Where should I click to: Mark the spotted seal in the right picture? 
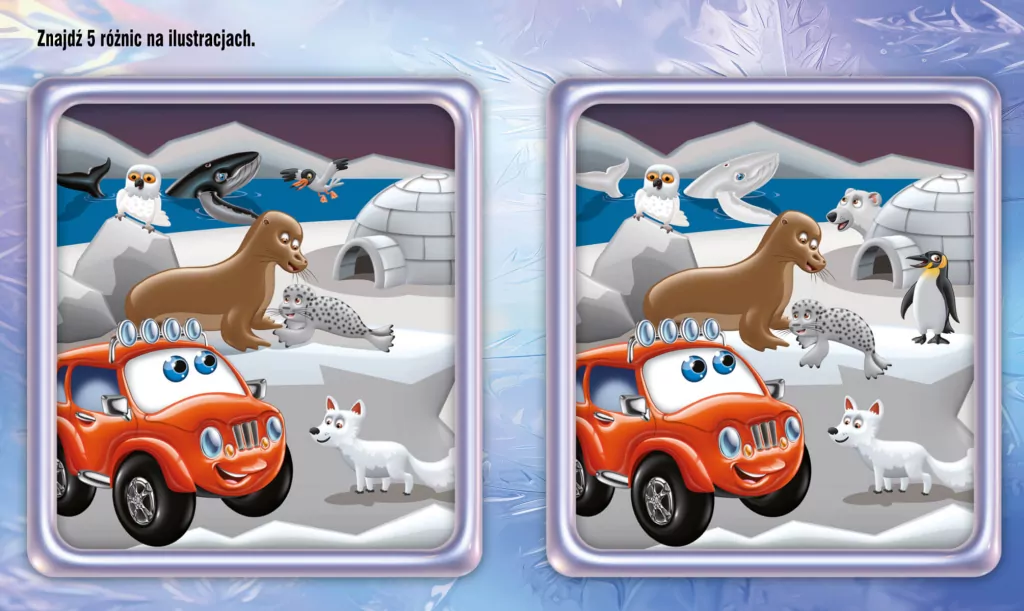click(x=826, y=330)
